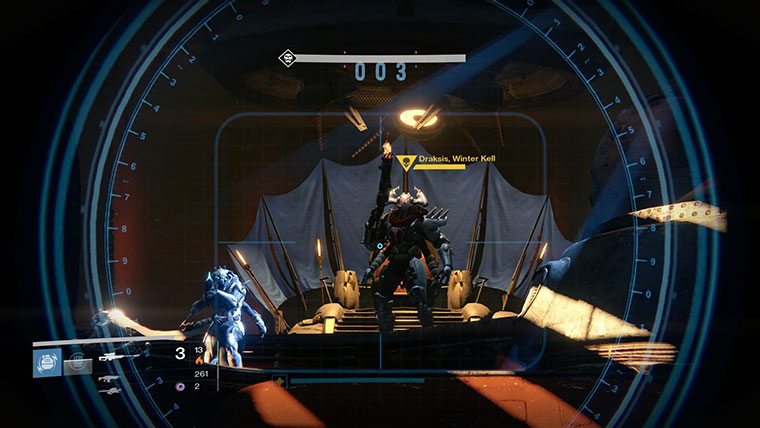Click the boss skull diamond icon

point(287,59)
